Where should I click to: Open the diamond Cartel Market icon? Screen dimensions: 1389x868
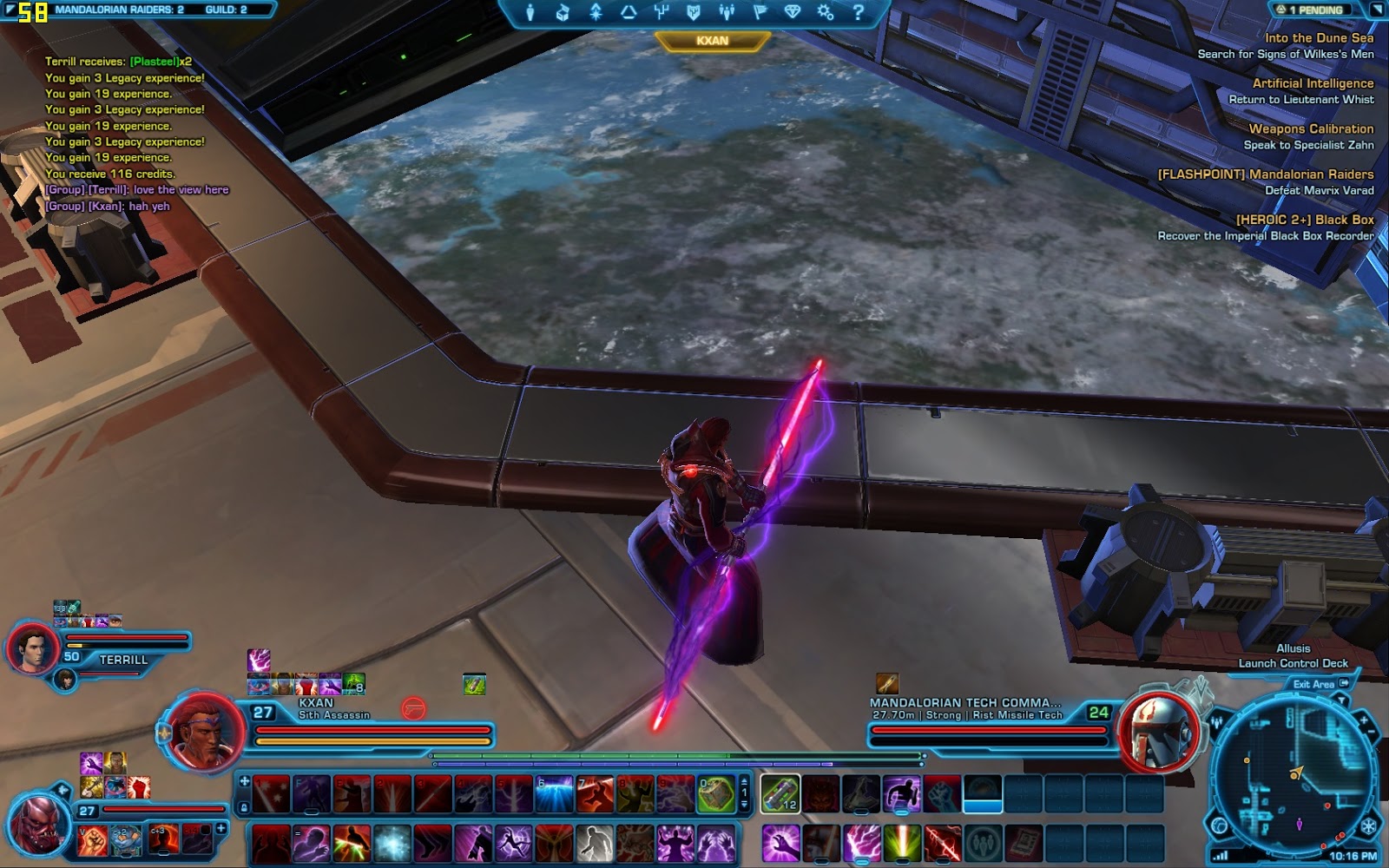pos(792,13)
